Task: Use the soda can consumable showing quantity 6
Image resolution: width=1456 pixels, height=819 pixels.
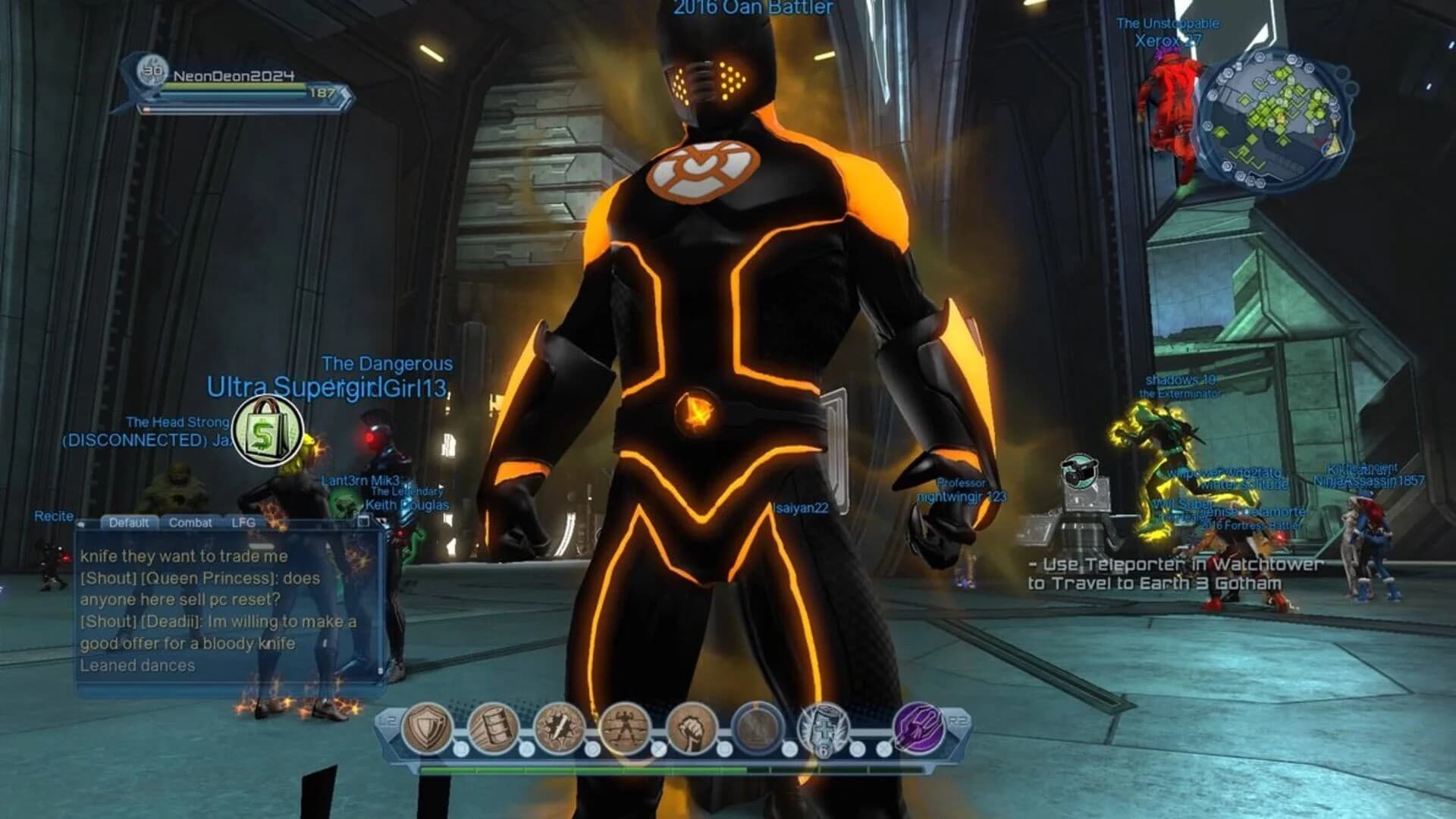Action: [x=822, y=730]
